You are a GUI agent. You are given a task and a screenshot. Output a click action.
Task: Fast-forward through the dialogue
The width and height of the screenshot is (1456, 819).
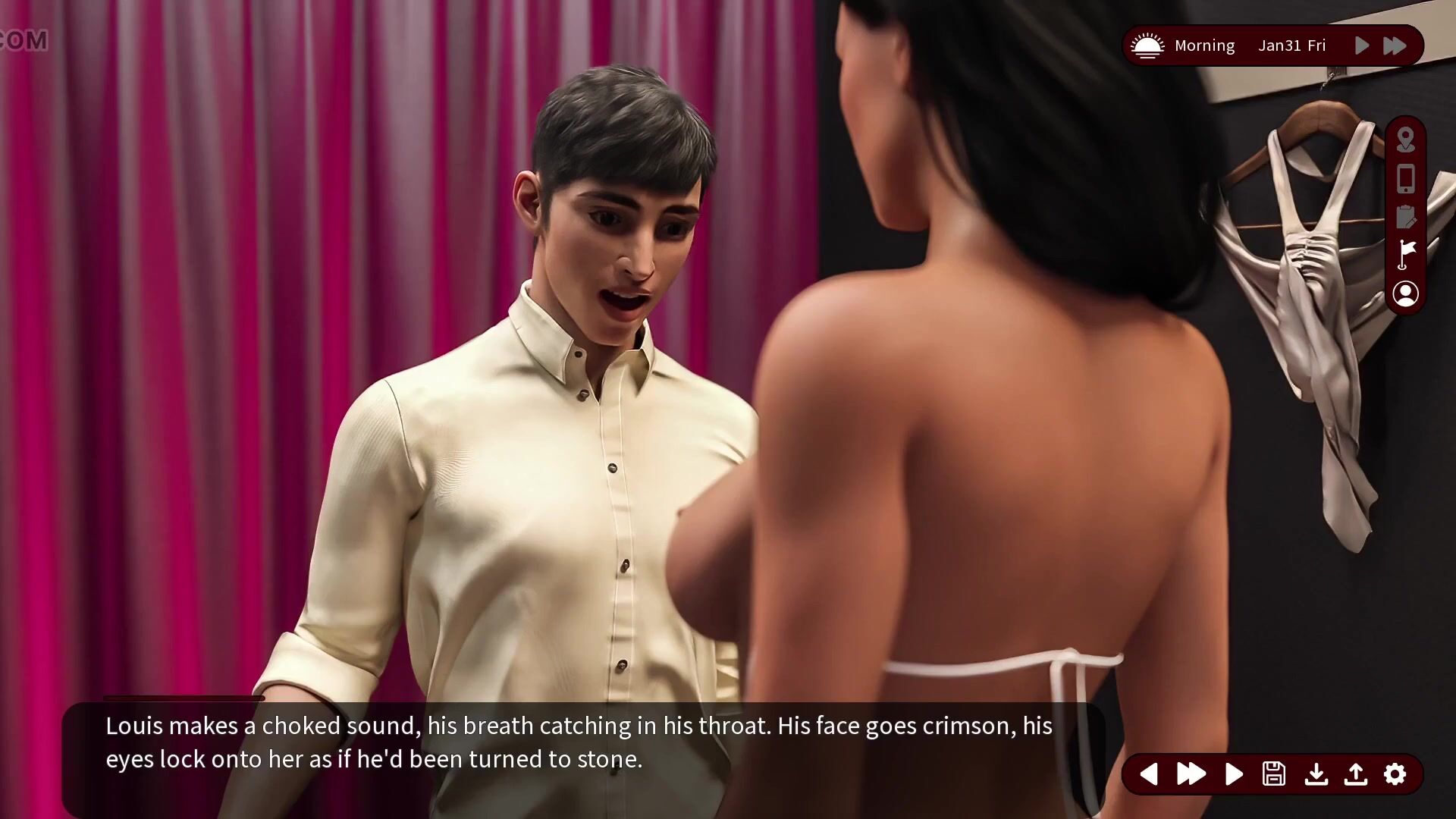(x=1191, y=773)
